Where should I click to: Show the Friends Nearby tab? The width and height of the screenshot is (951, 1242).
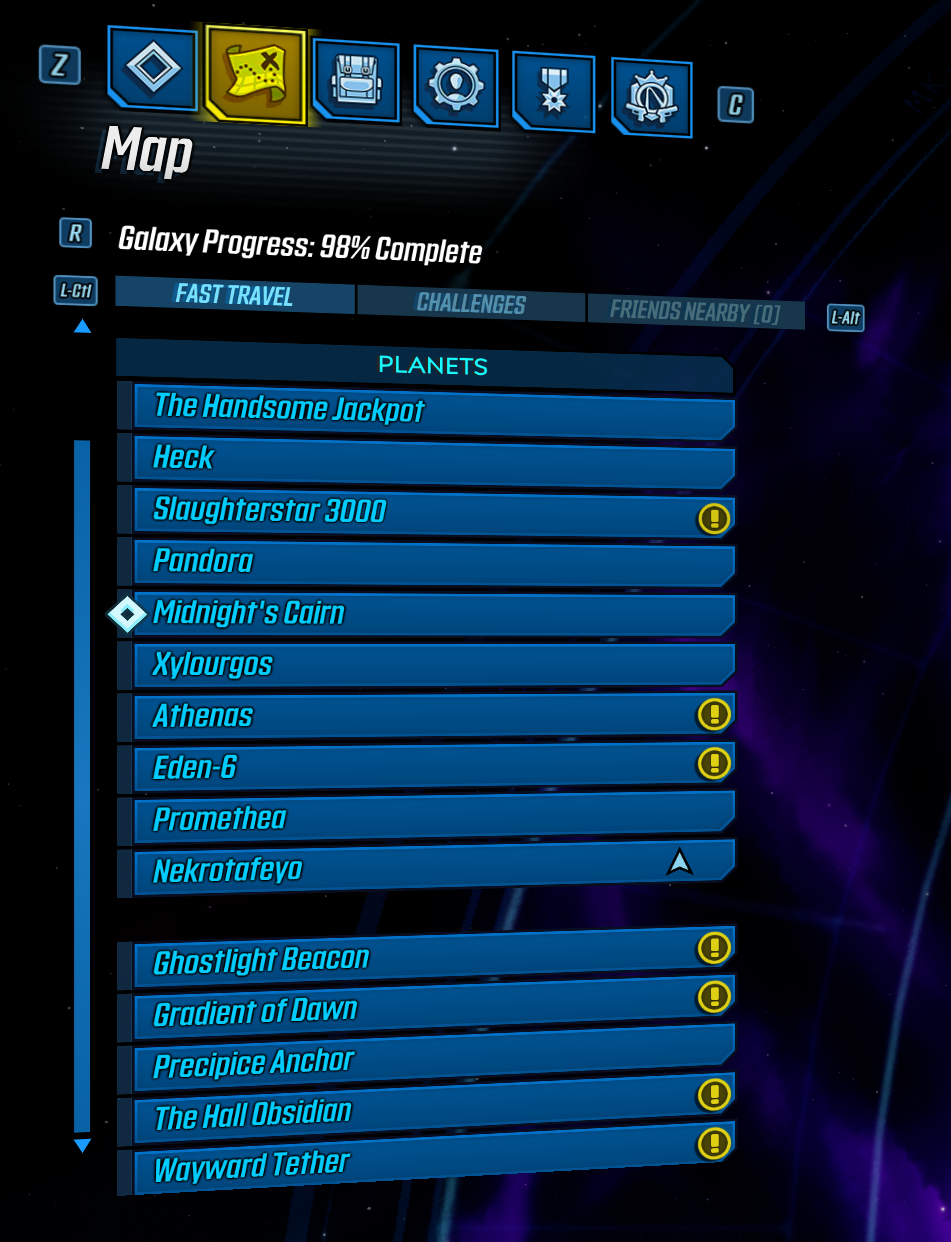(694, 311)
